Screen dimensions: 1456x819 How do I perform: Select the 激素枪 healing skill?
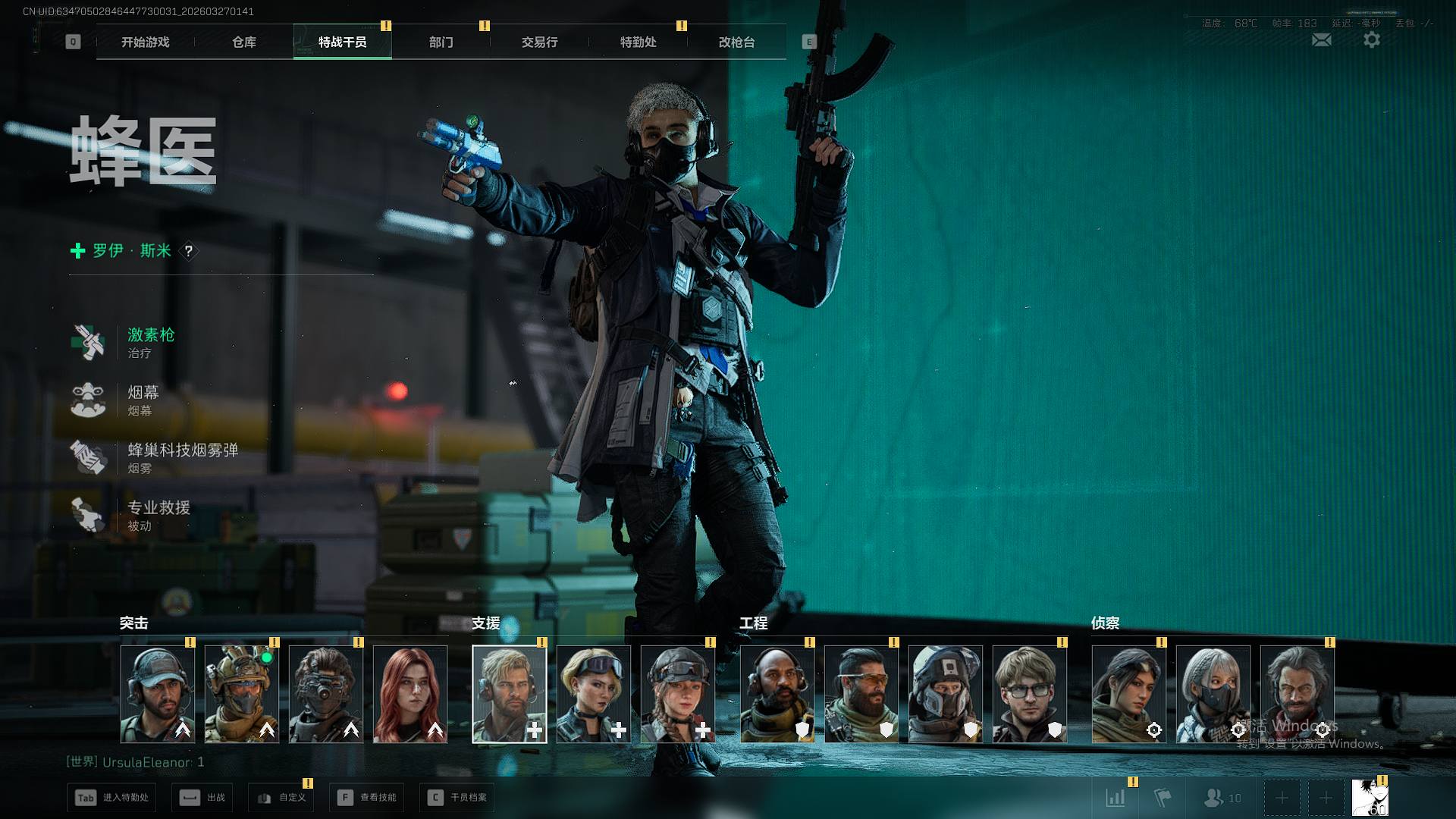150,342
